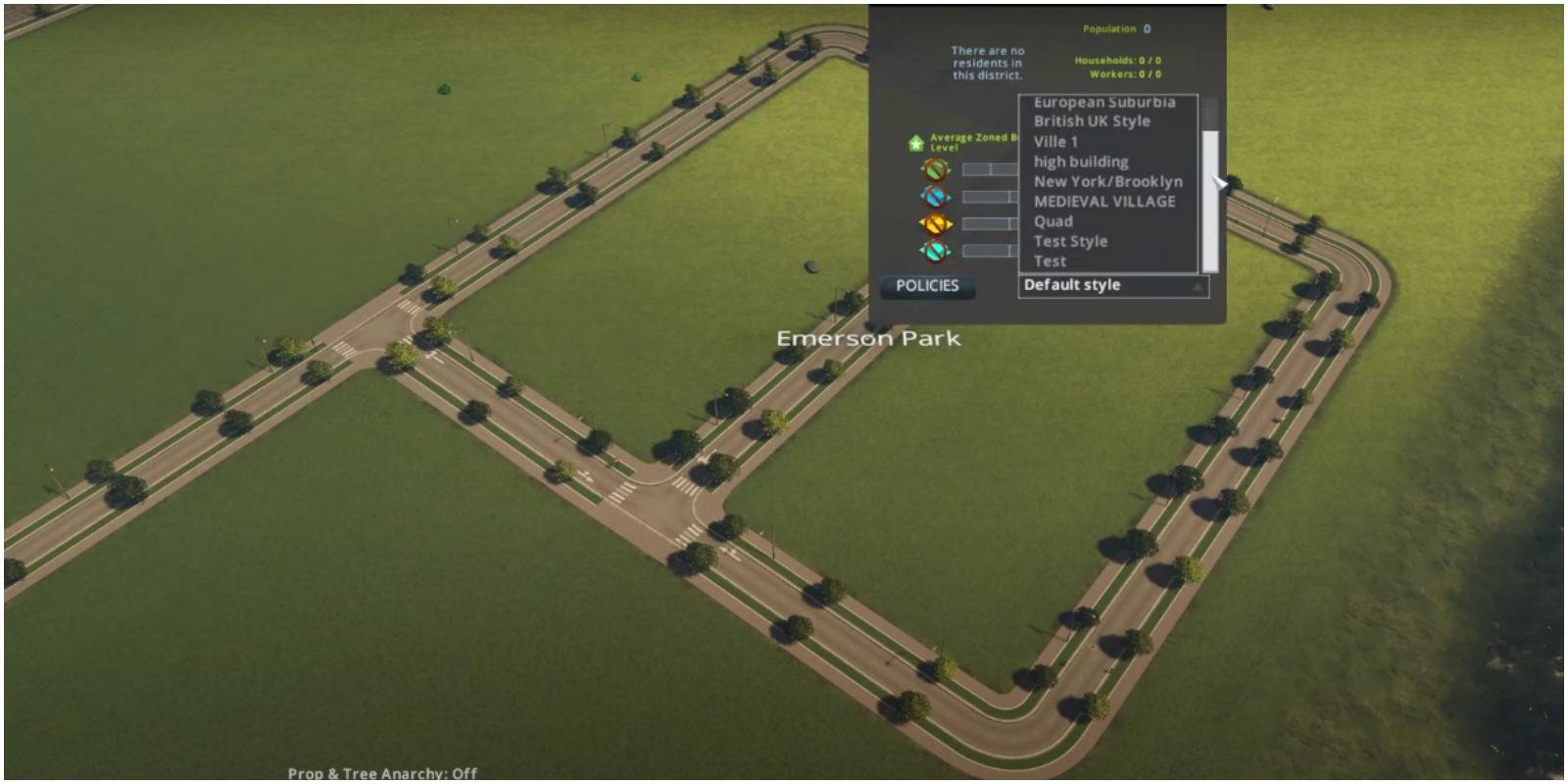The height and width of the screenshot is (784, 1568).
Task: Select the Test Style option
Action: coord(1068,241)
